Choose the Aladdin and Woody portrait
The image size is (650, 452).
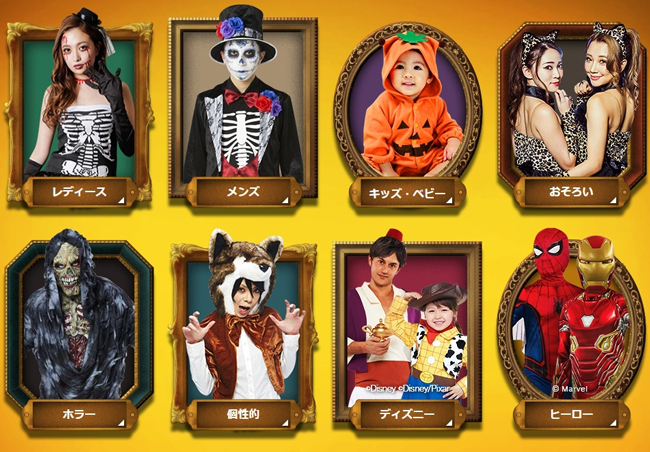pos(406,320)
